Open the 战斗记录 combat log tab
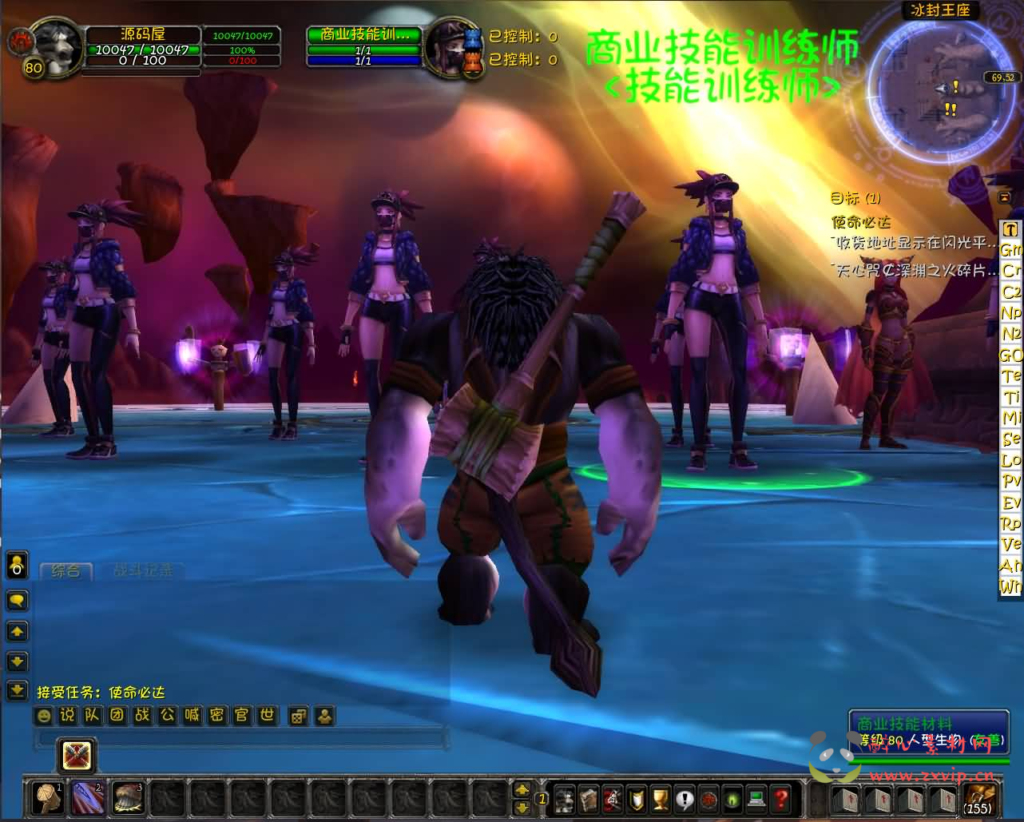Screen dimensions: 1024x822 [x=141, y=571]
